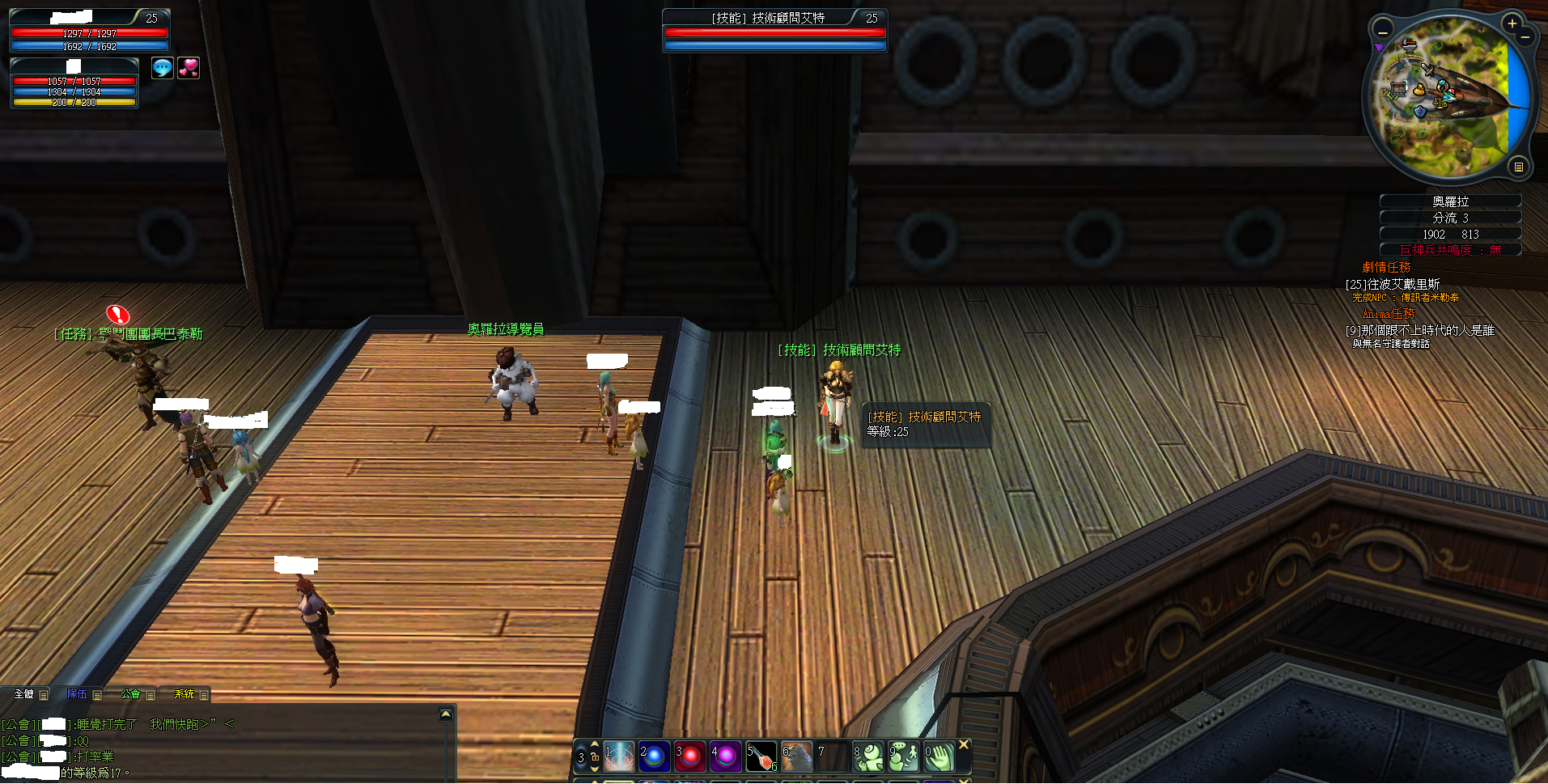Click the blue speech bubble pet icon
Screen dimensions: 1548x784
(x=163, y=68)
